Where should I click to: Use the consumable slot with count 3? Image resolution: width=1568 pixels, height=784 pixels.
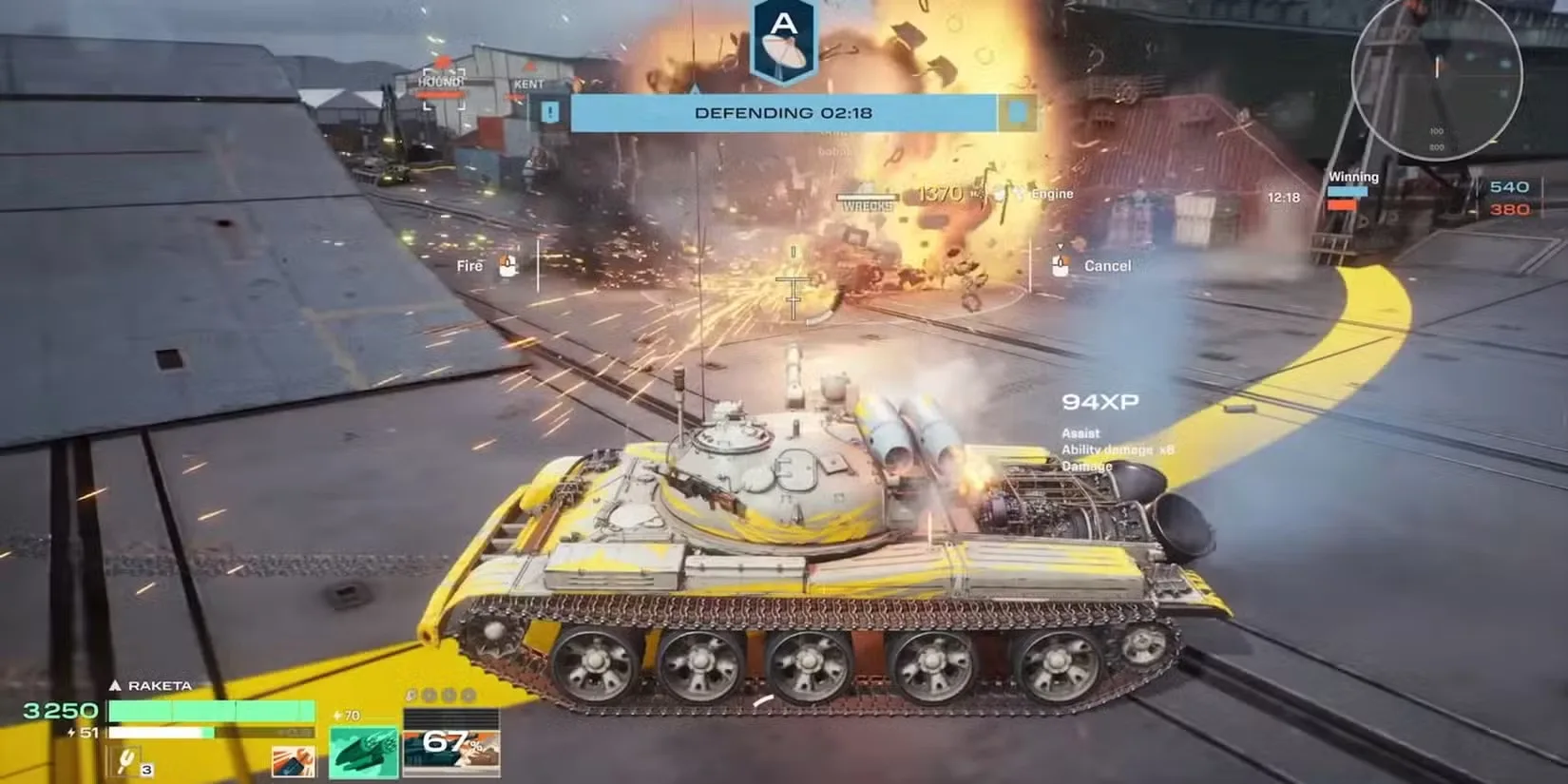129,761
